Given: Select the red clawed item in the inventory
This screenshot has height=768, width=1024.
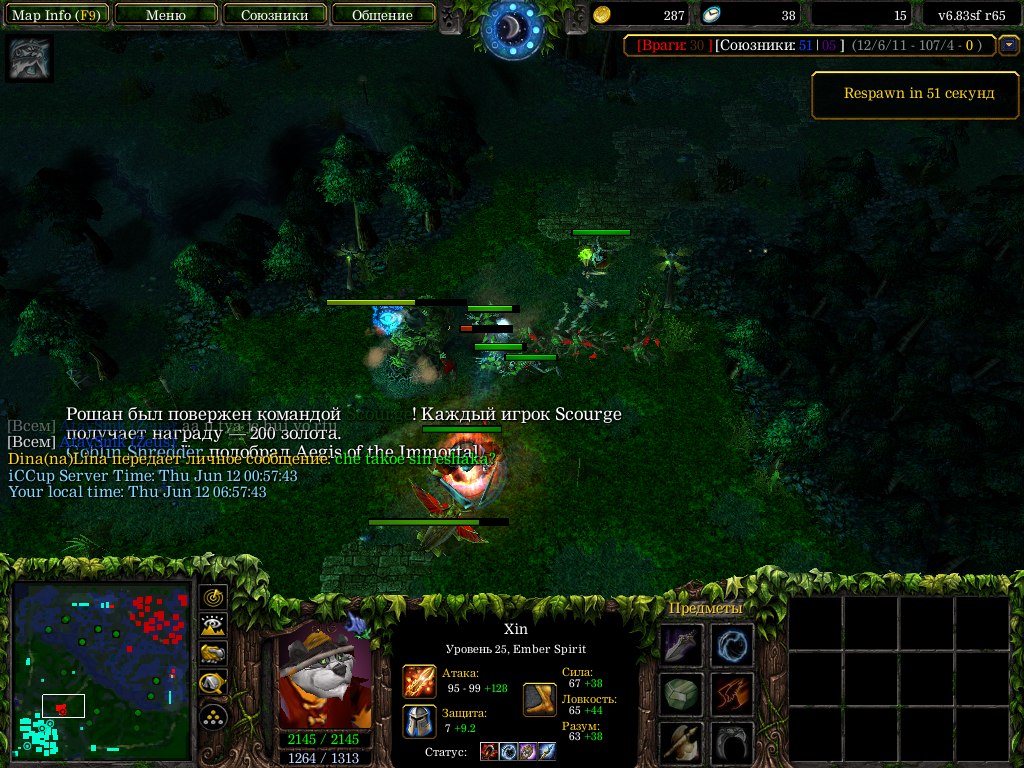Looking at the screenshot, I should point(732,695).
